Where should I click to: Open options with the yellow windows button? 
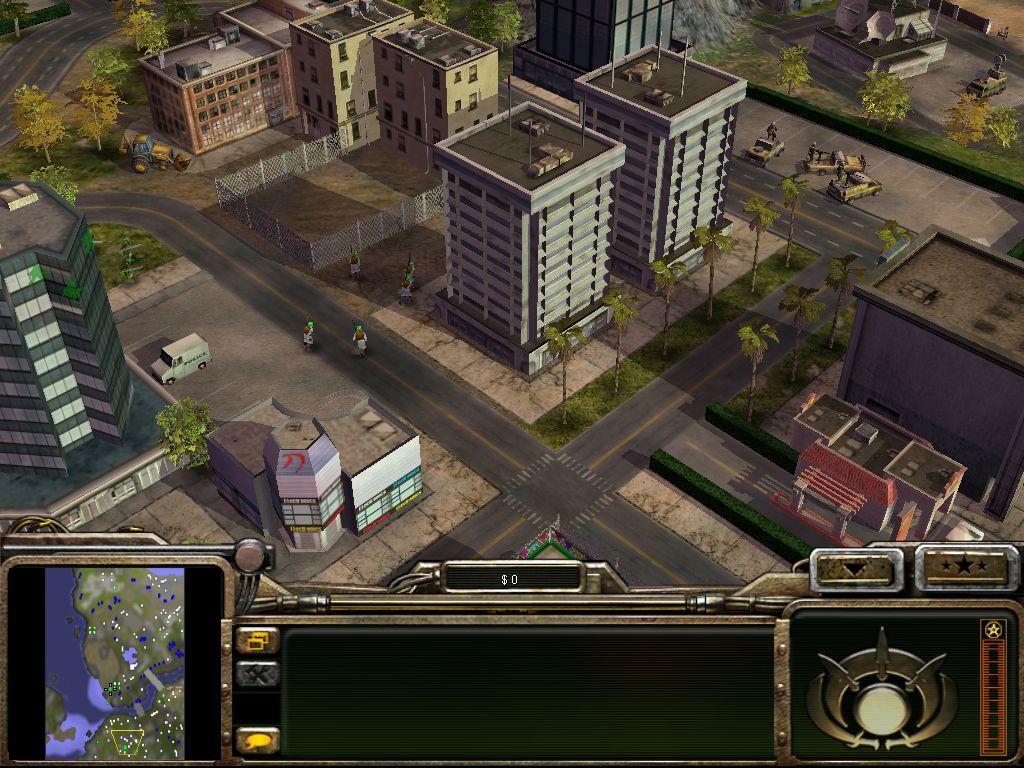point(257,641)
